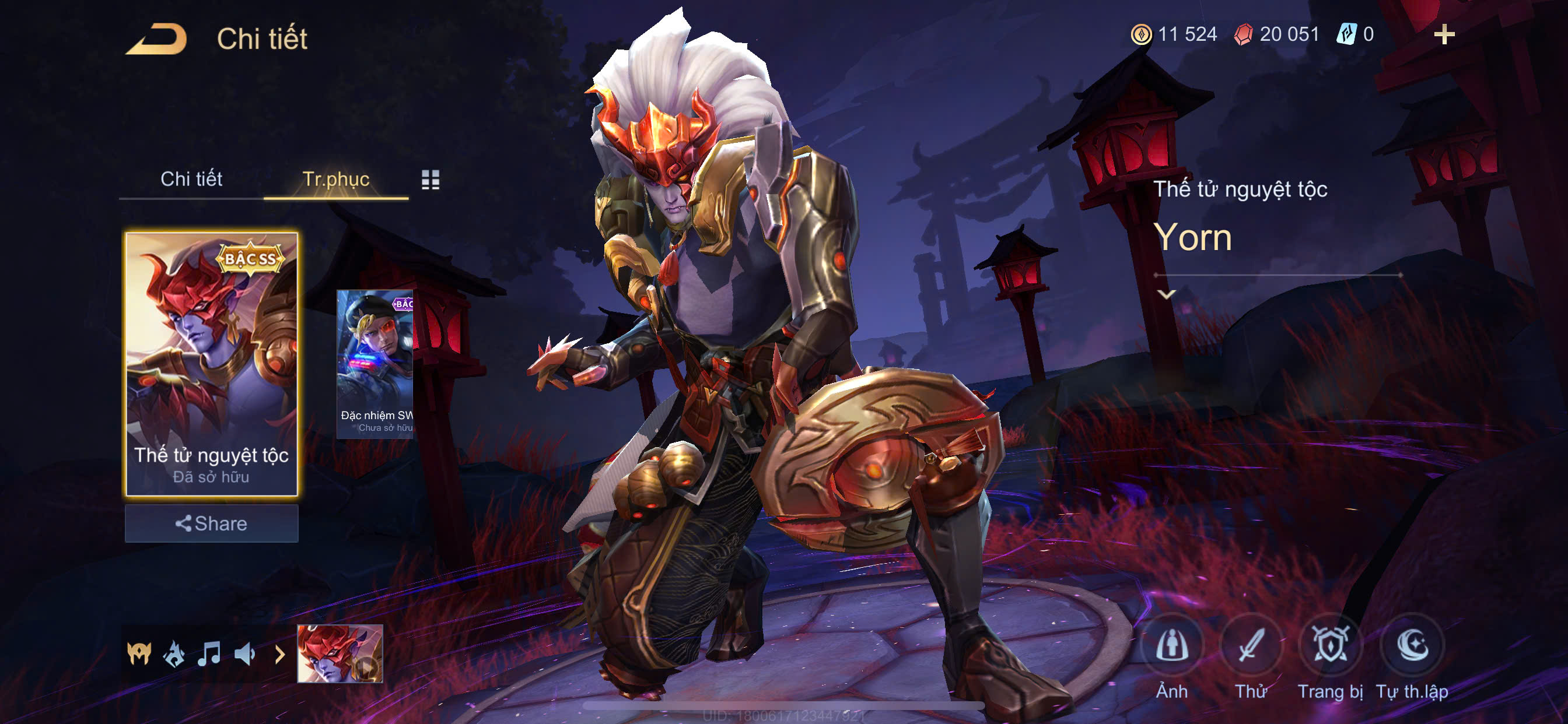The height and width of the screenshot is (724, 1568).
Task: Open the skin grid view icon
Action: pyautogui.click(x=430, y=180)
